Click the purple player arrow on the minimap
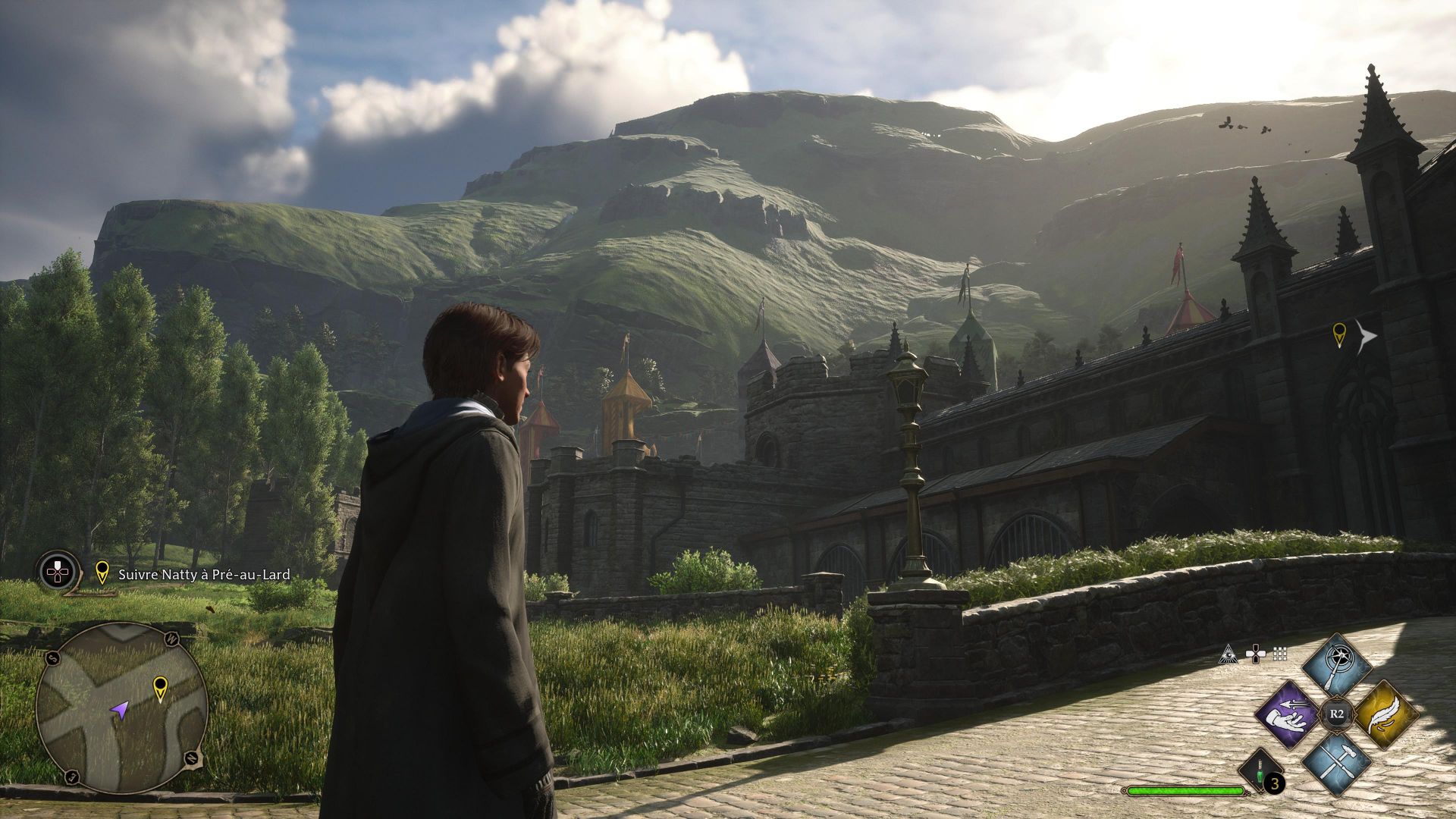 119,710
